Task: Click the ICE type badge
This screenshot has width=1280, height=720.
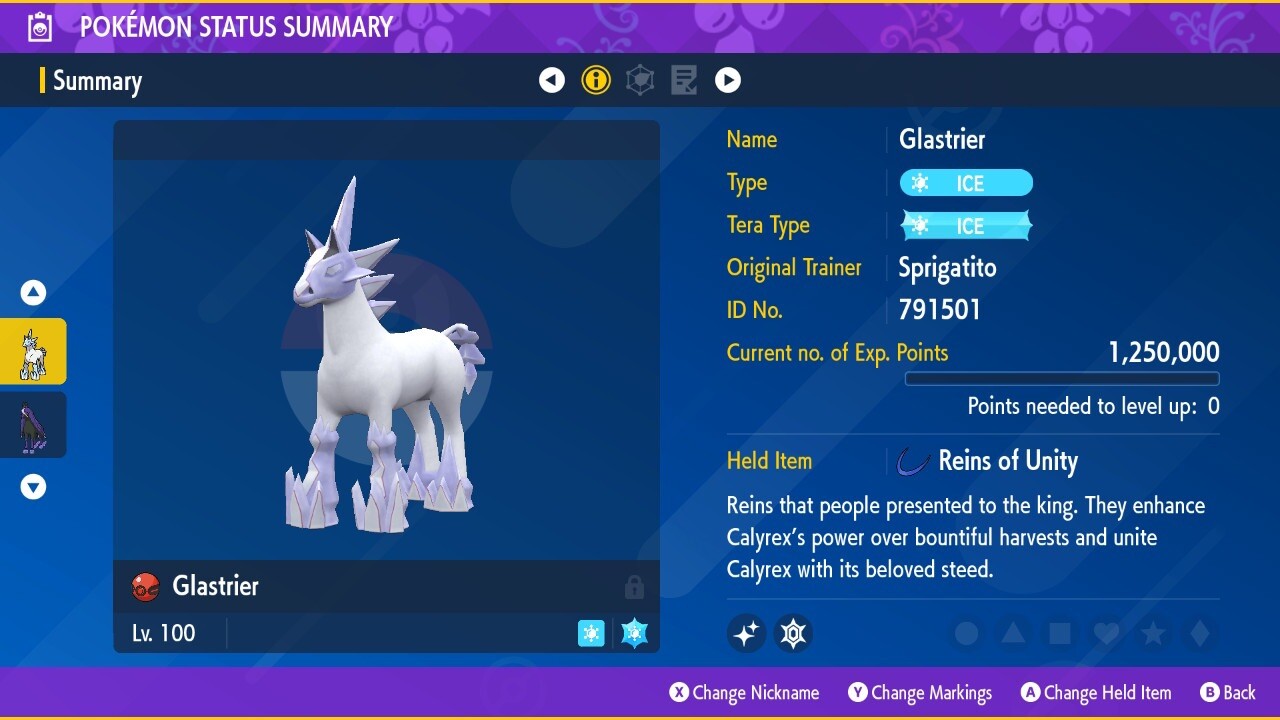Action: pyautogui.click(x=964, y=182)
